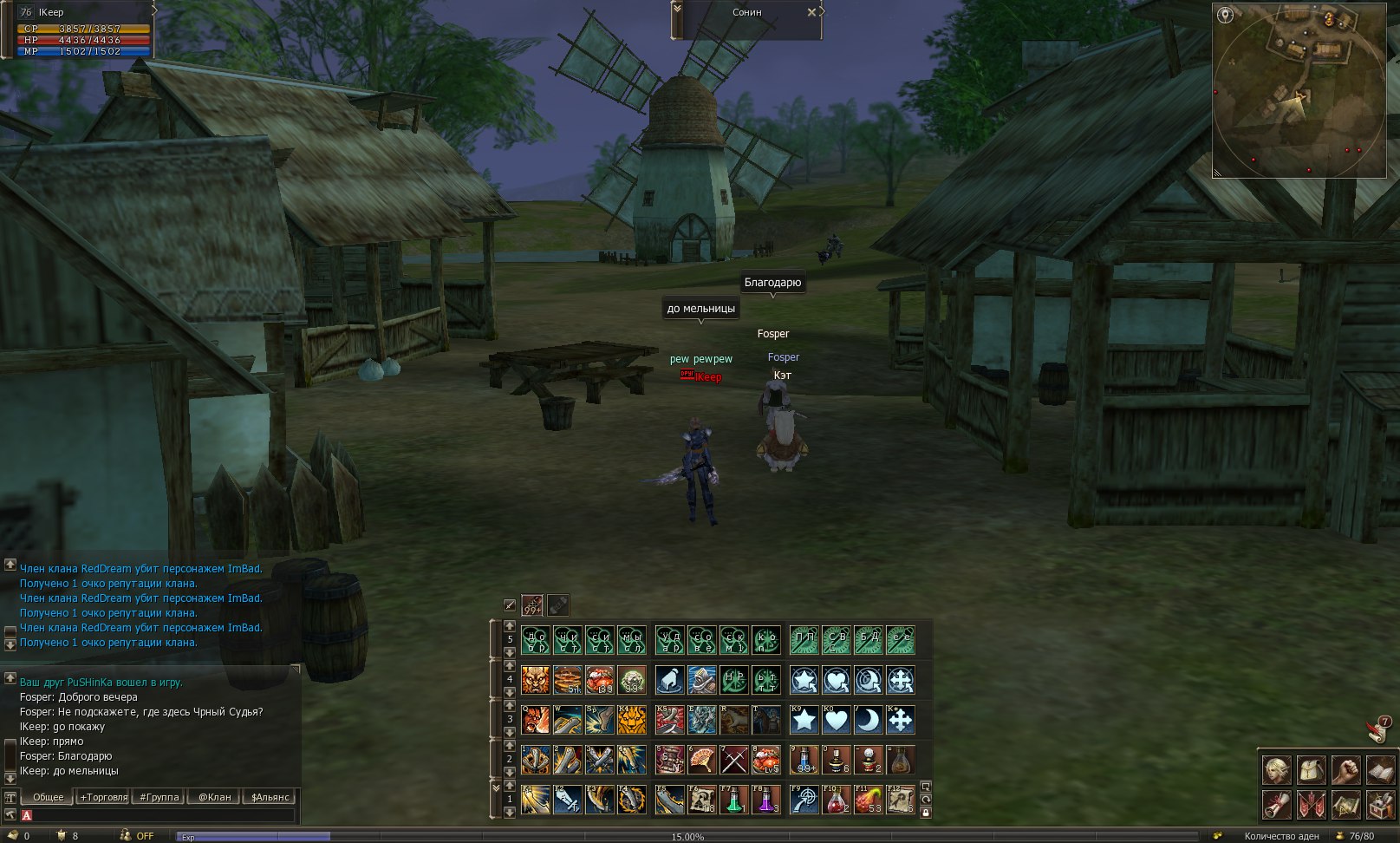Open the world map scroll icon
This screenshot has height=843, width=1400.
click(x=1345, y=804)
